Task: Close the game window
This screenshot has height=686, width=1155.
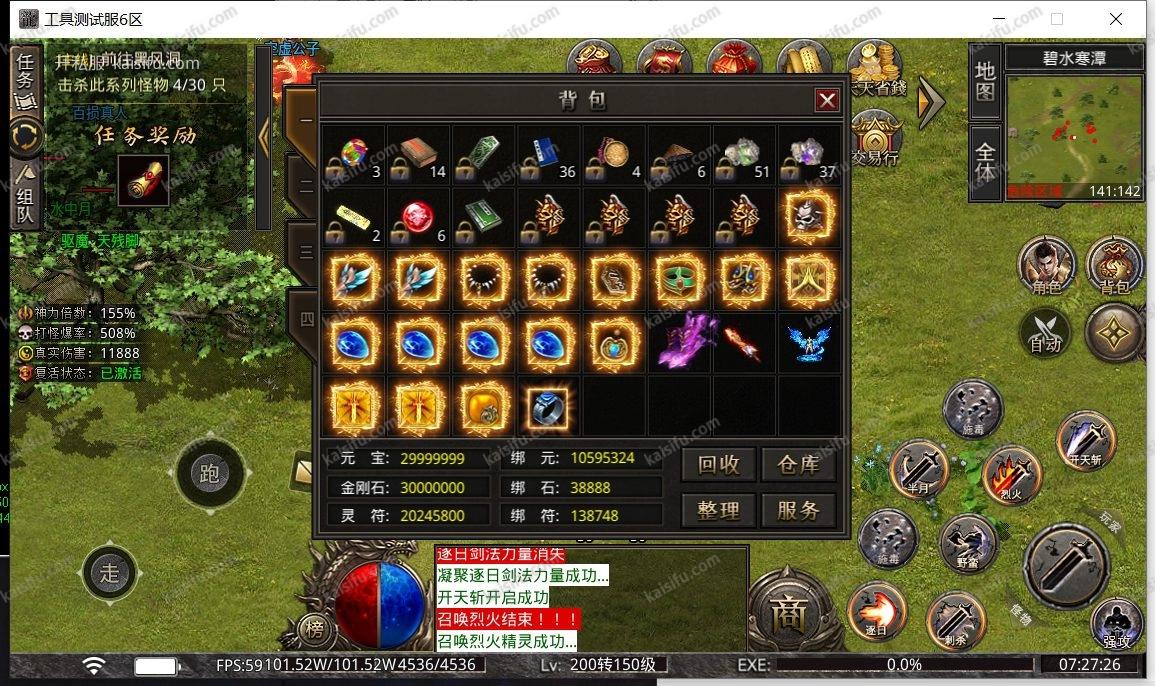Action: [x=1115, y=19]
